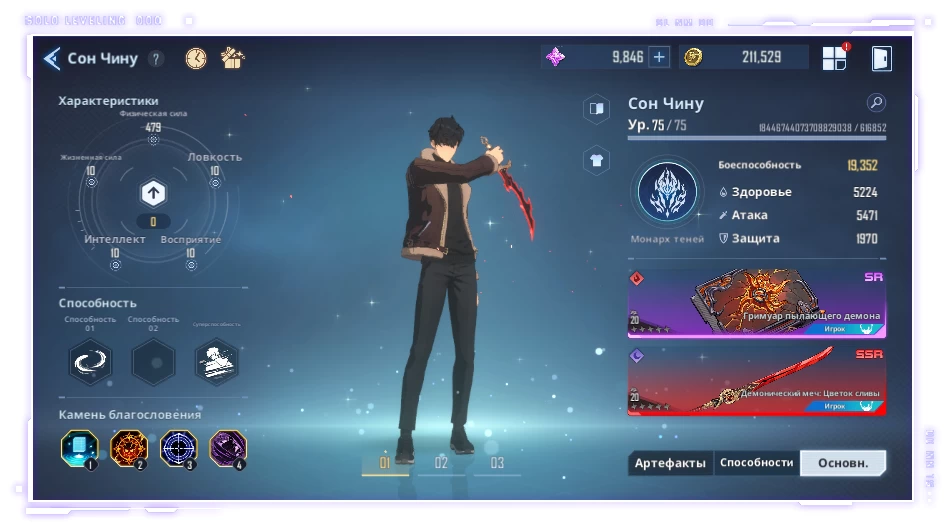The width and height of the screenshot is (950, 530).
Task: Click the magnifying glass detail button
Action: pyautogui.click(x=876, y=103)
